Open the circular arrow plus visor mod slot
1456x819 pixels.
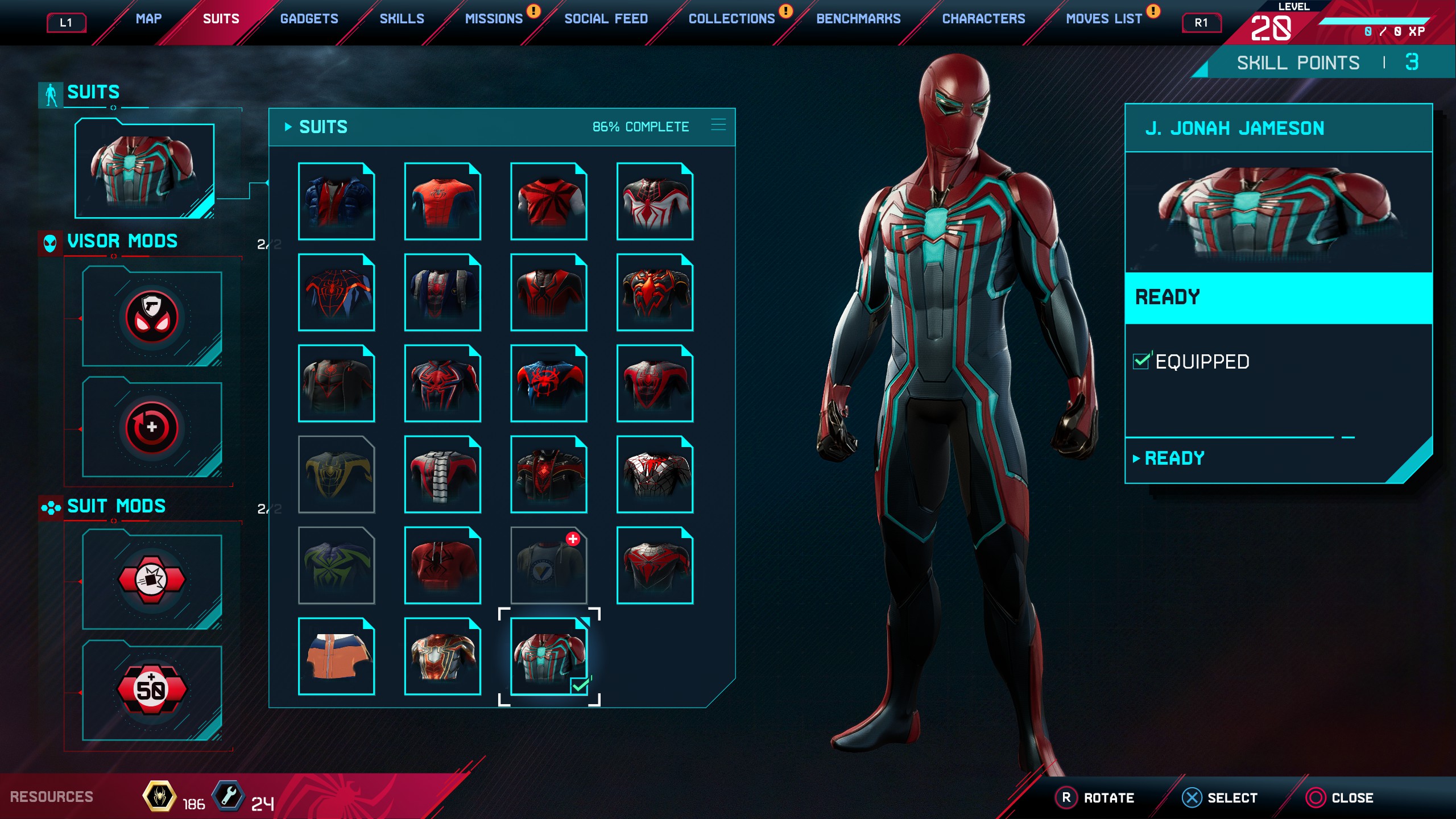point(152,428)
